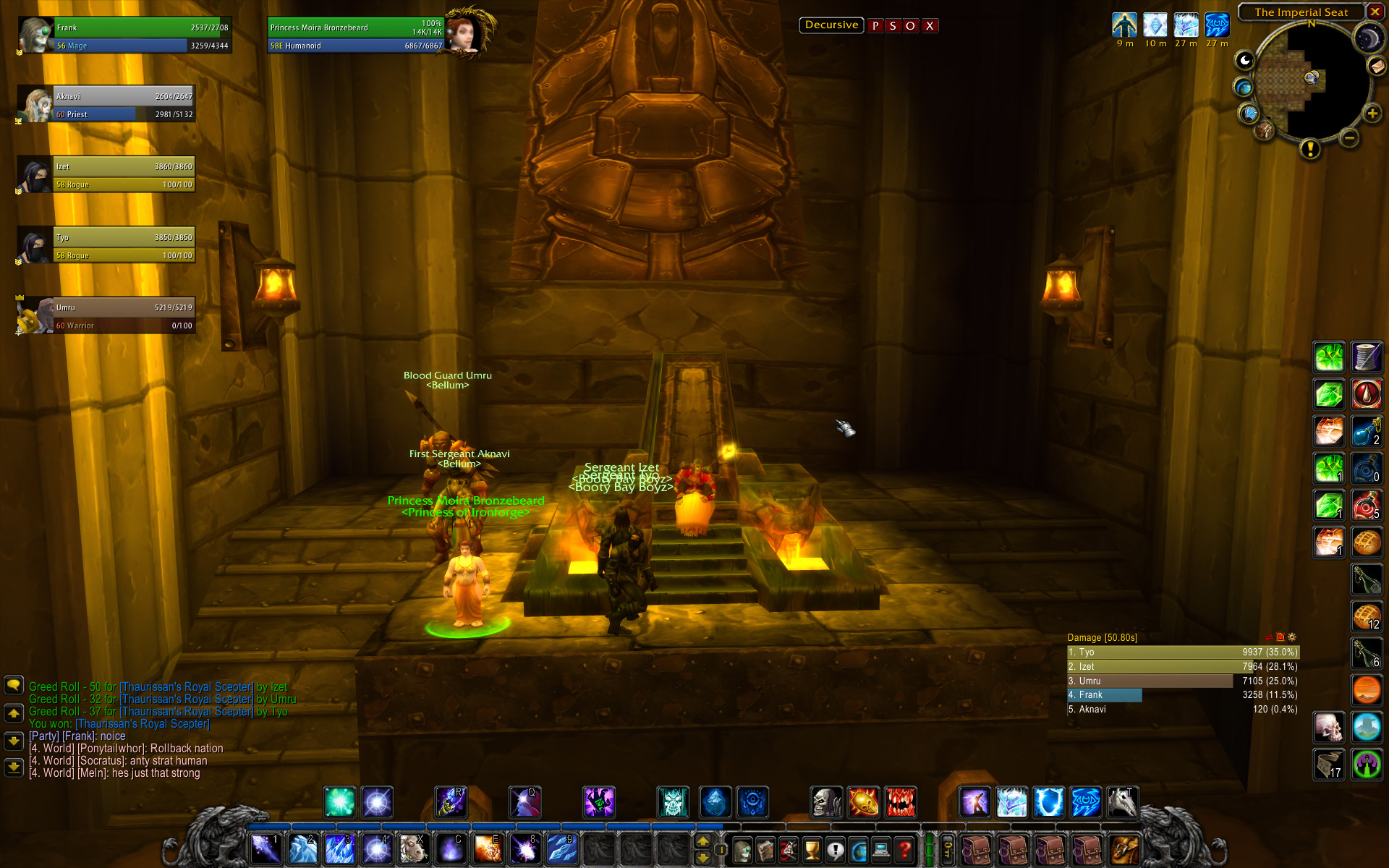
Task: Close the minimap with the X button
Action: 1375,12
